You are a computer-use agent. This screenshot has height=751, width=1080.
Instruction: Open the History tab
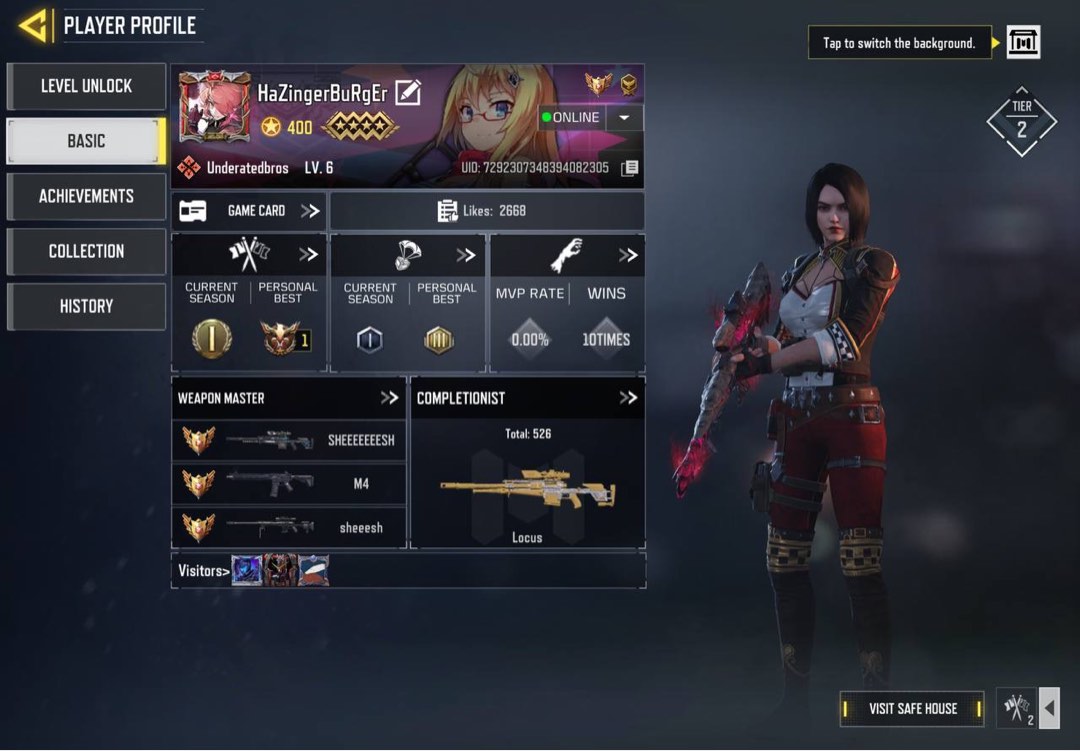tap(86, 306)
